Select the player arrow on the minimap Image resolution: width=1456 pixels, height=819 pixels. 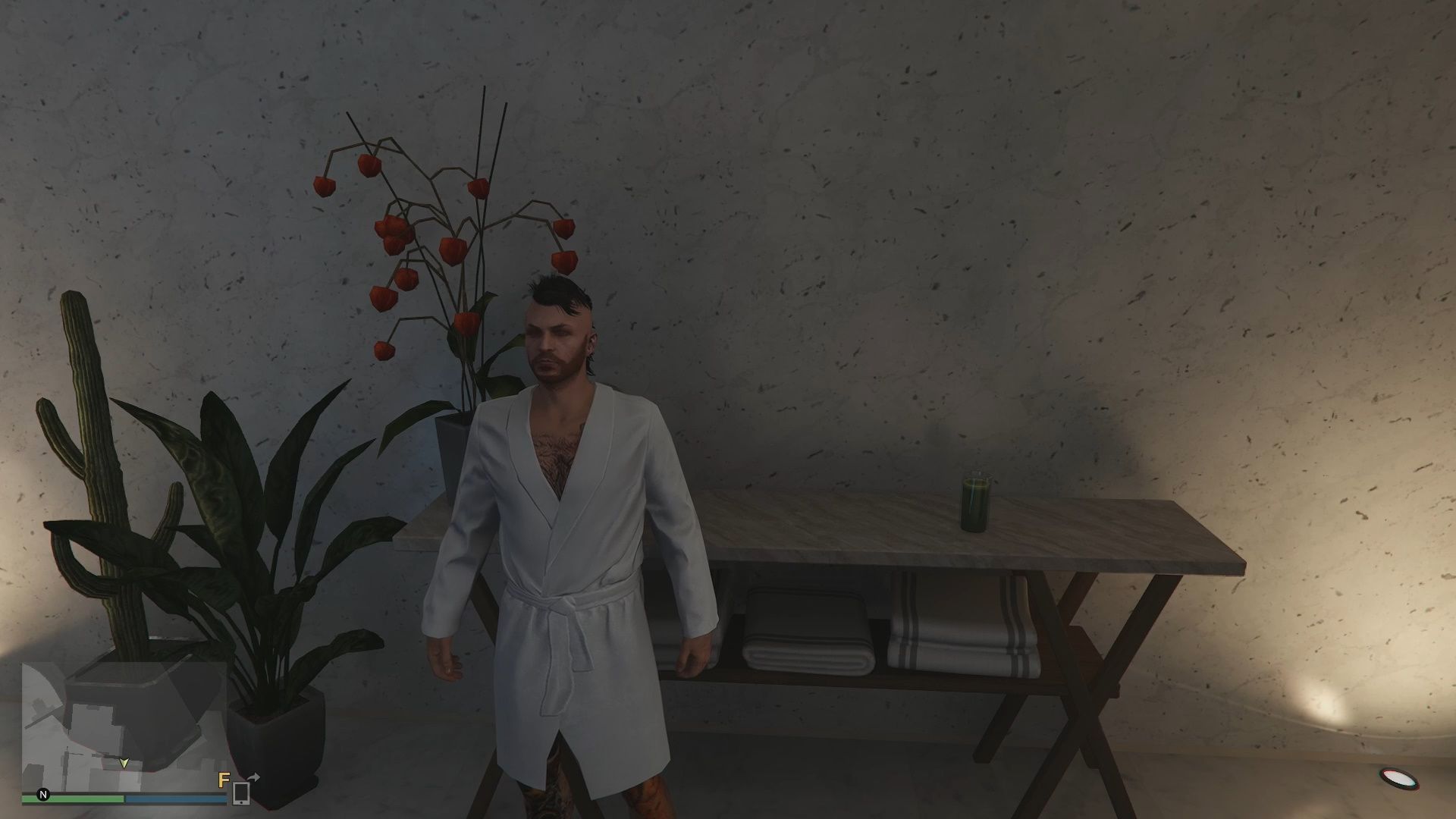(x=125, y=763)
